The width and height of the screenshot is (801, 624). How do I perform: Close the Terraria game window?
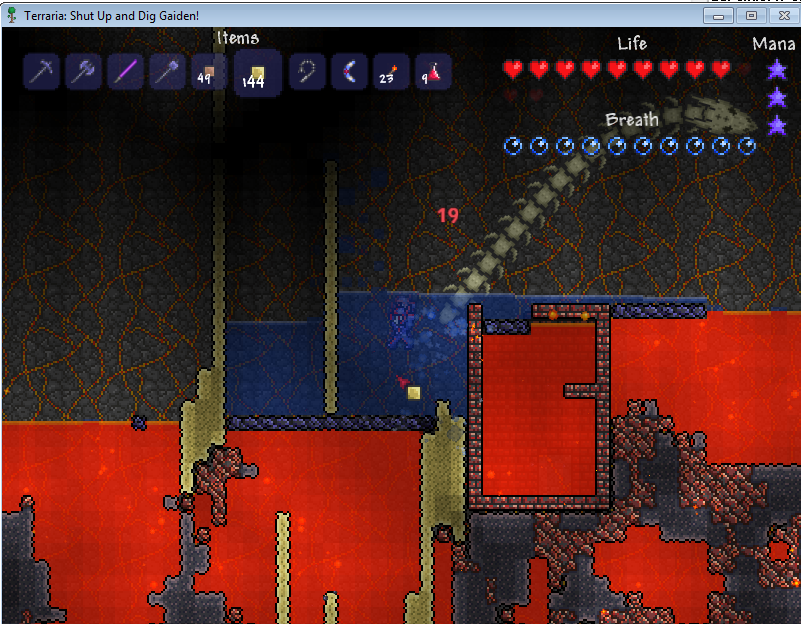click(782, 15)
